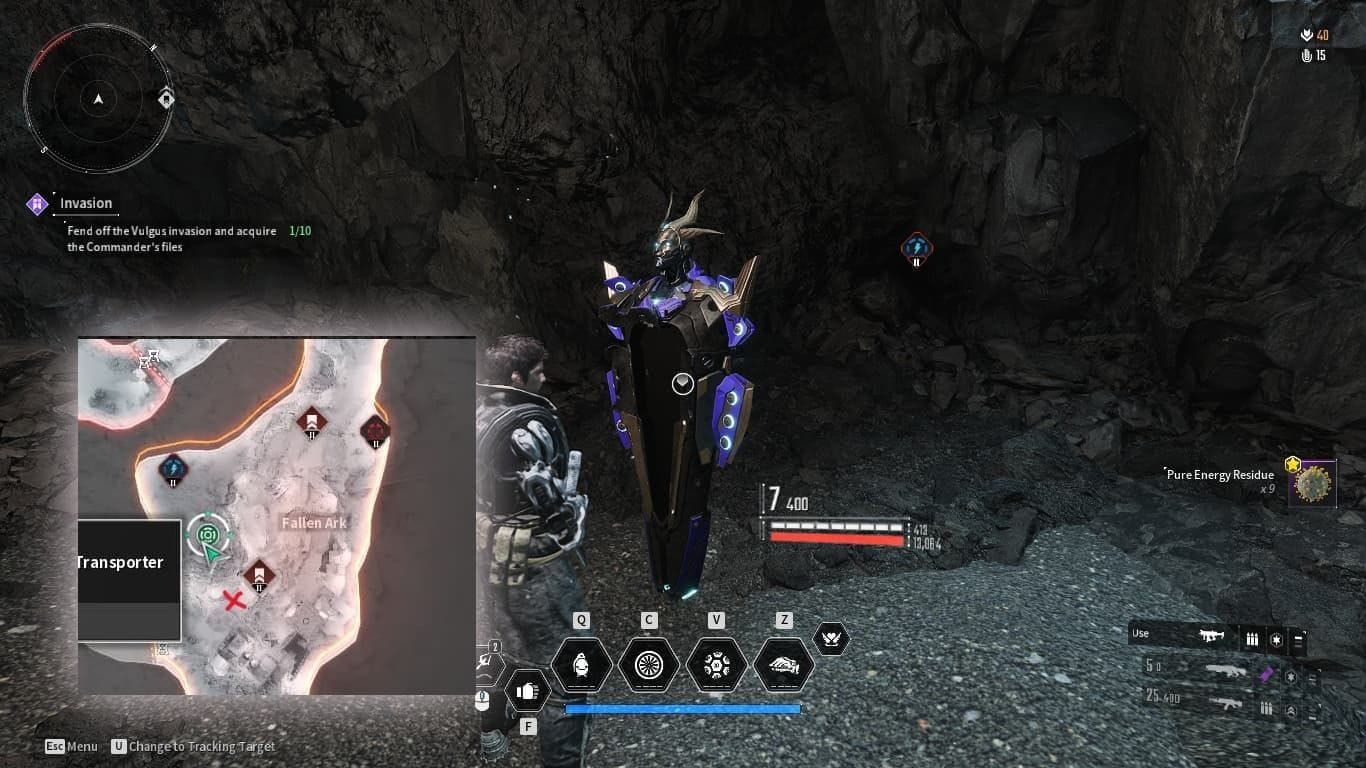Trigger the C wheel-shaped skill icon
The image size is (1366, 768).
tap(648, 663)
